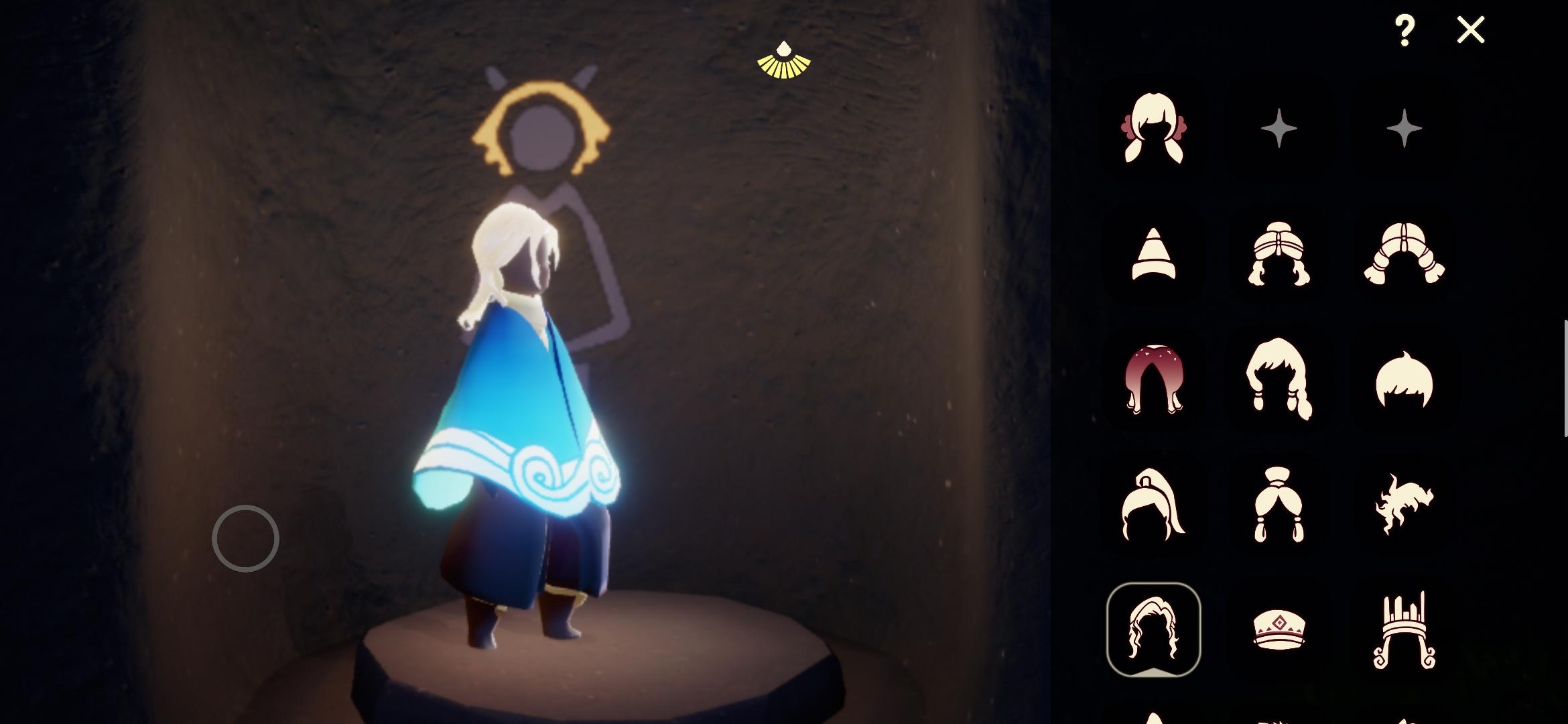This screenshot has width=1568, height=724.
Task: Choose the flame-shaped hairstyle
Action: (x=1404, y=506)
